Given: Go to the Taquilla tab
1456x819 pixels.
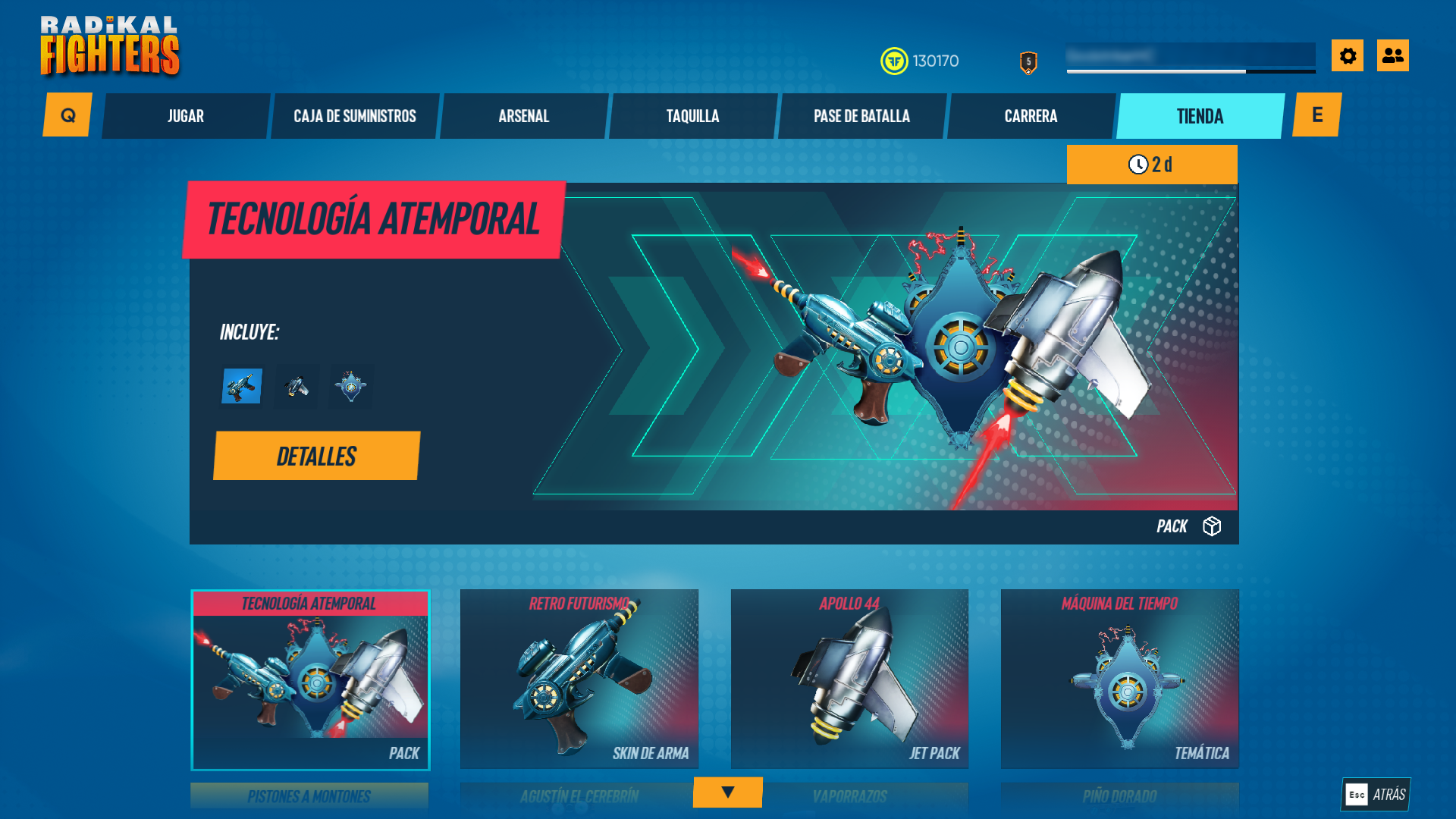Looking at the screenshot, I should click(x=692, y=116).
